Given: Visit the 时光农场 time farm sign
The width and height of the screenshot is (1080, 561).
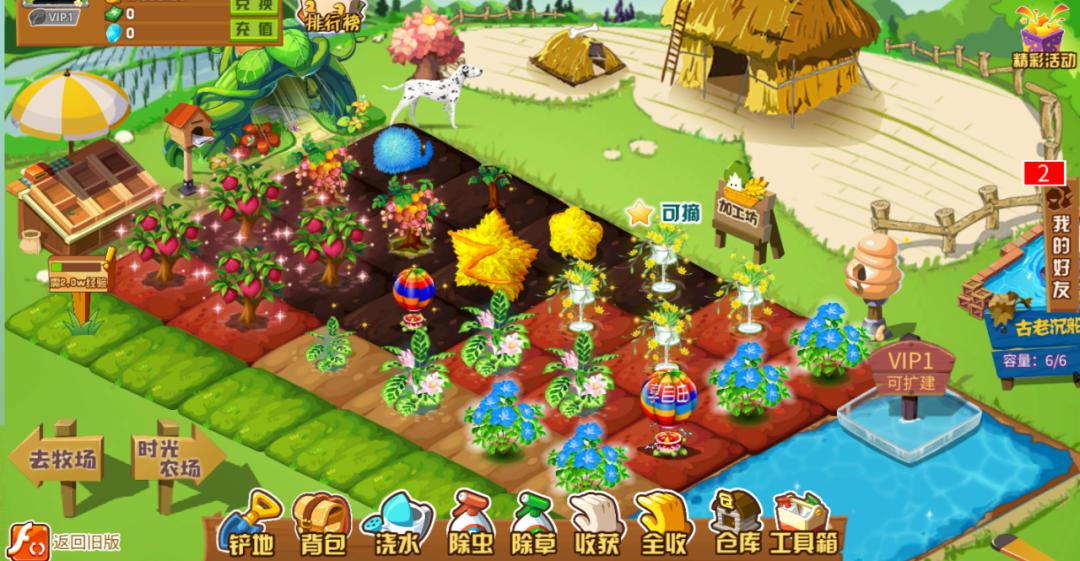Looking at the screenshot, I should pyautogui.click(x=166, y=460).
